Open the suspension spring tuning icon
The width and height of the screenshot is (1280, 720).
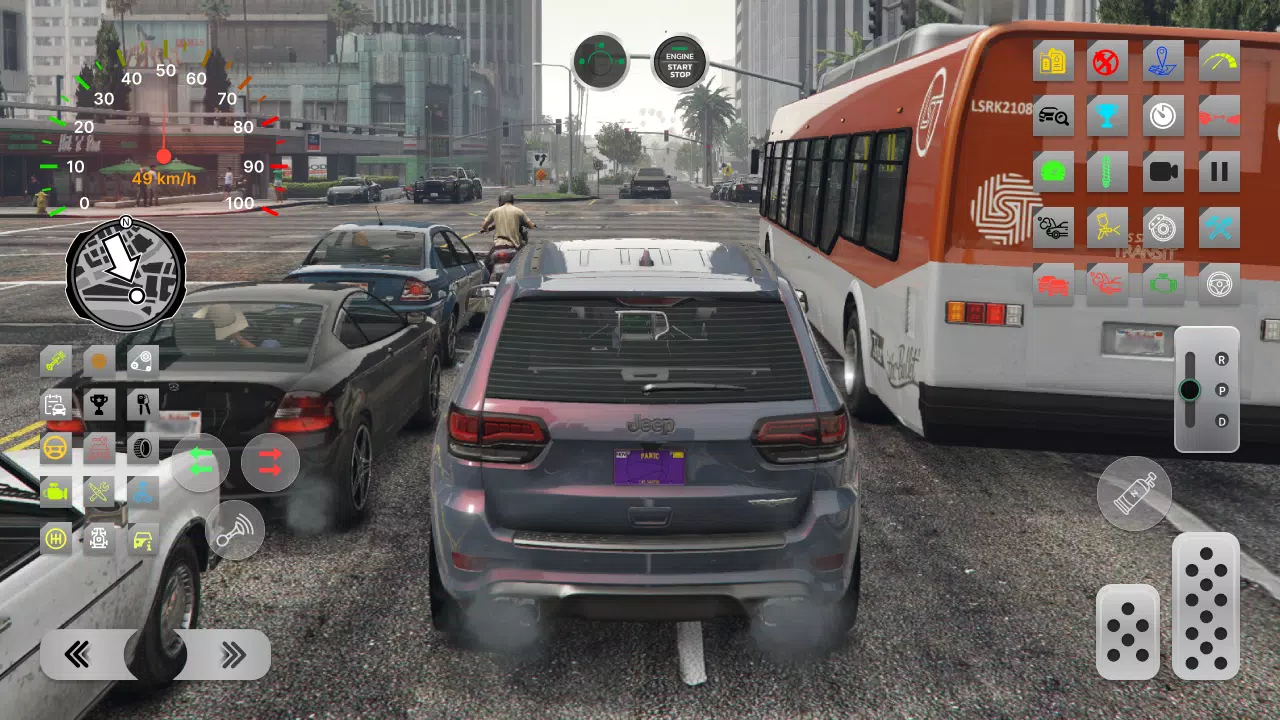(x=1107, y=170)
